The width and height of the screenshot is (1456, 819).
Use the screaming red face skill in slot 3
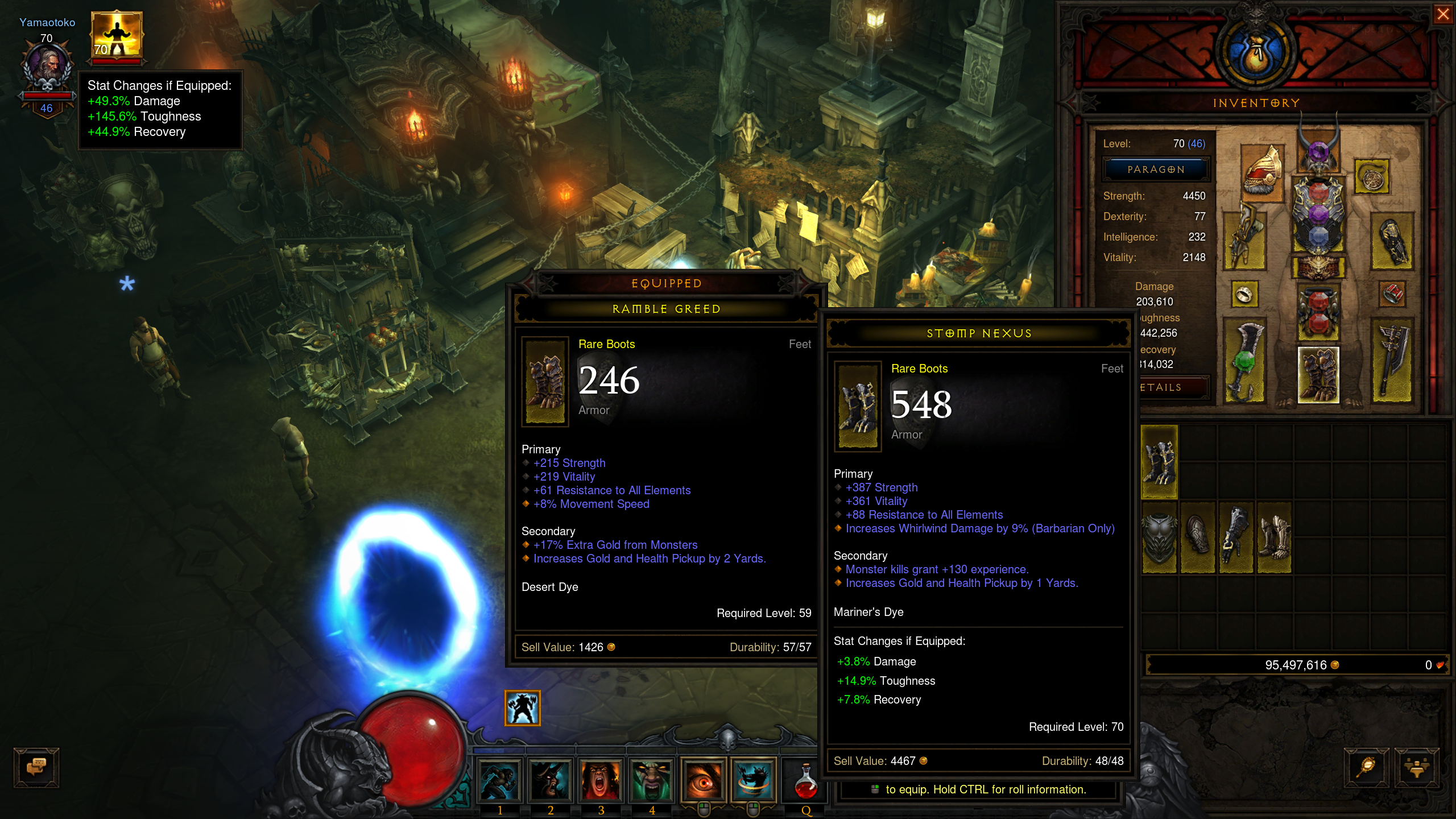pos(601,780)
